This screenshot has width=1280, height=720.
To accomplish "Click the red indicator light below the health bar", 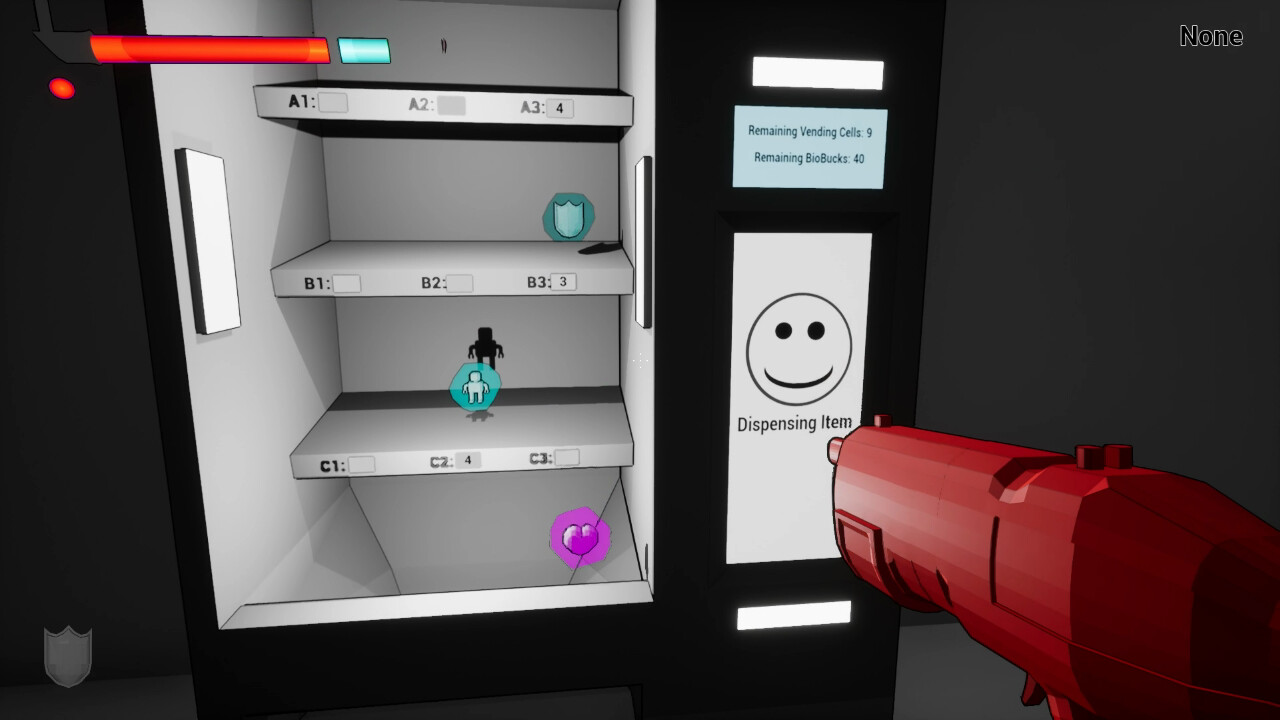I will [61, 88].
